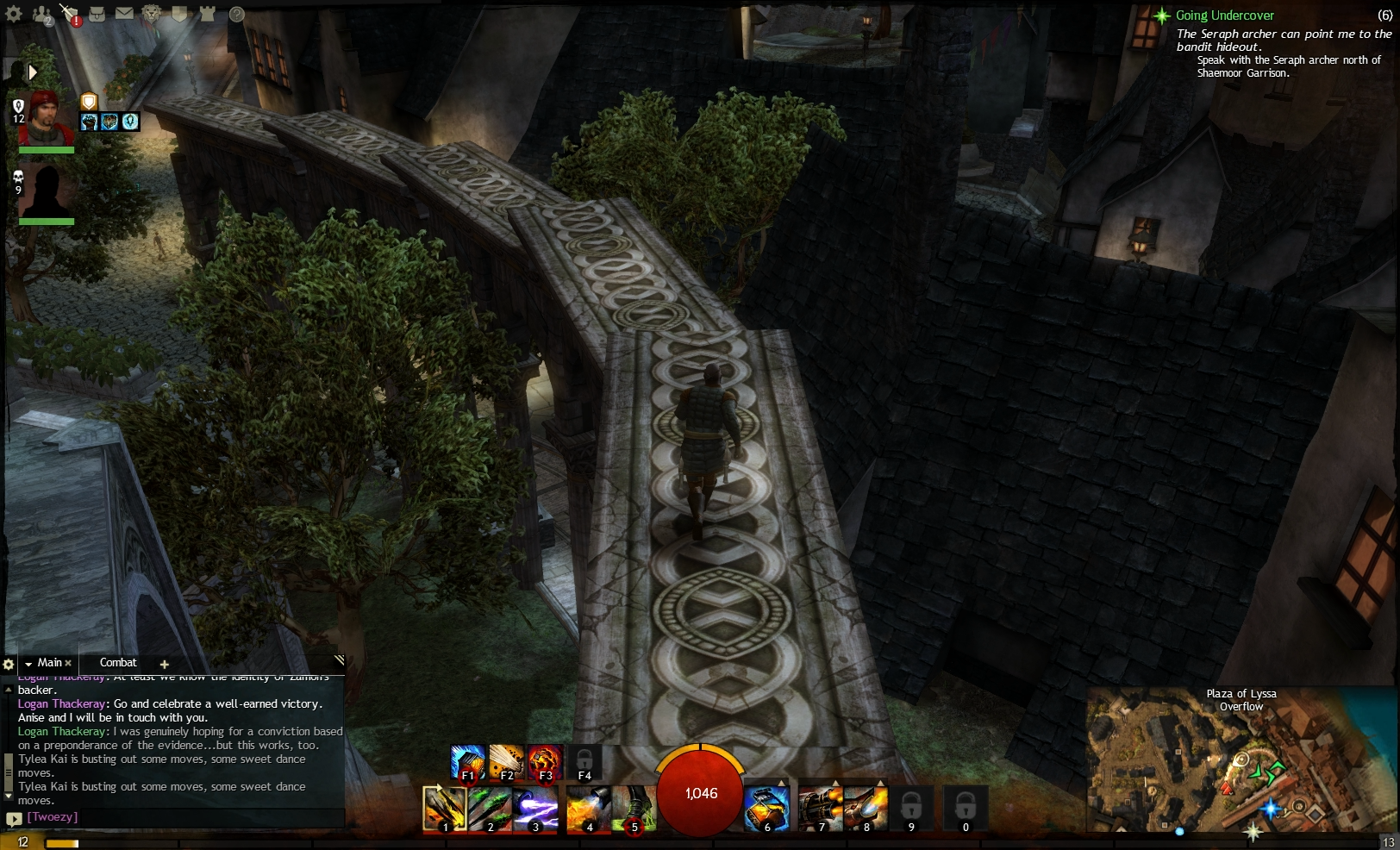Open the inventory bag icon
Image resolution: width=1400 pixels, height=850 pixels.
(98, 12)
